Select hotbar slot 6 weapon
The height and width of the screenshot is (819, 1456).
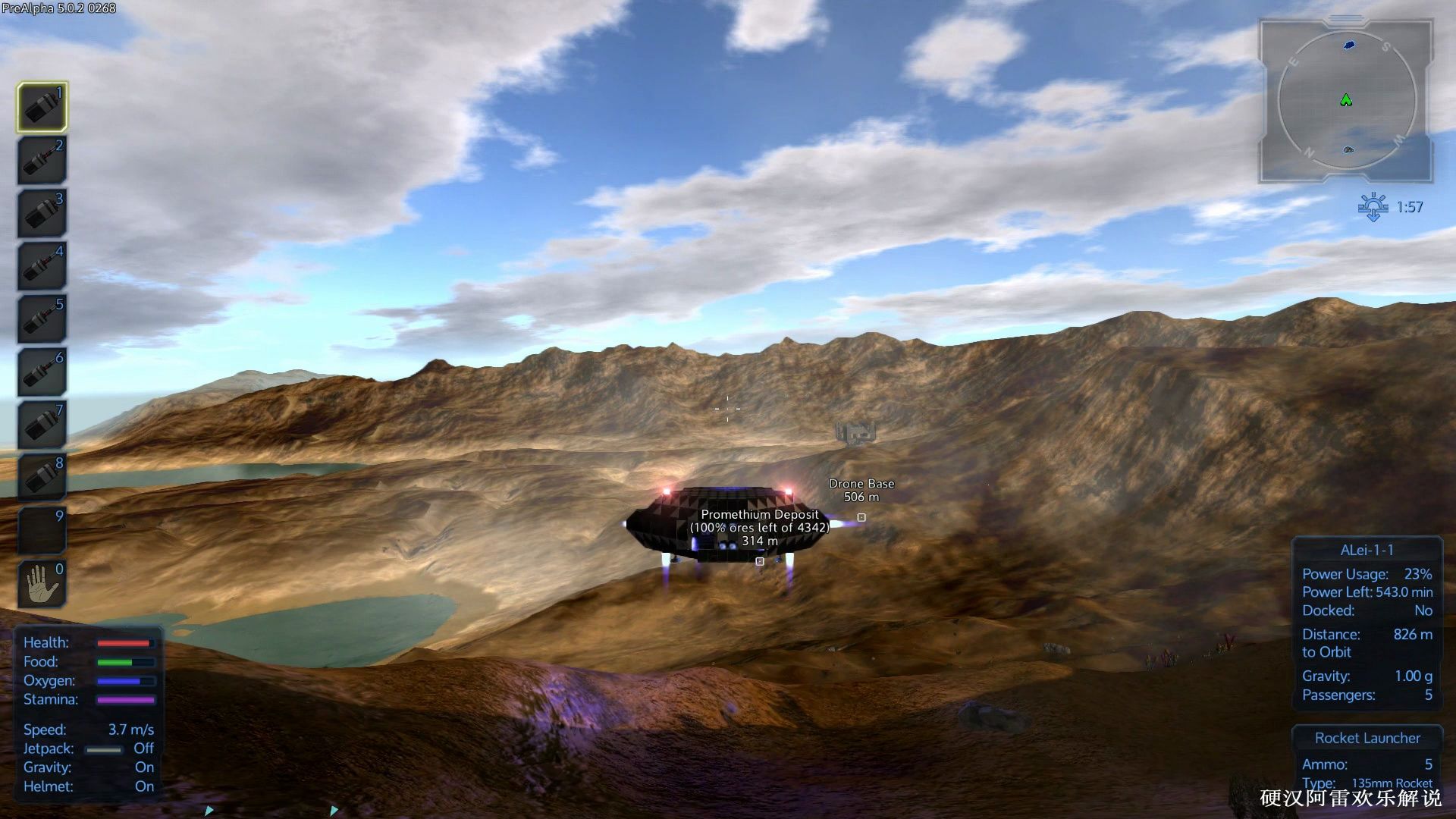click(42, 372)
